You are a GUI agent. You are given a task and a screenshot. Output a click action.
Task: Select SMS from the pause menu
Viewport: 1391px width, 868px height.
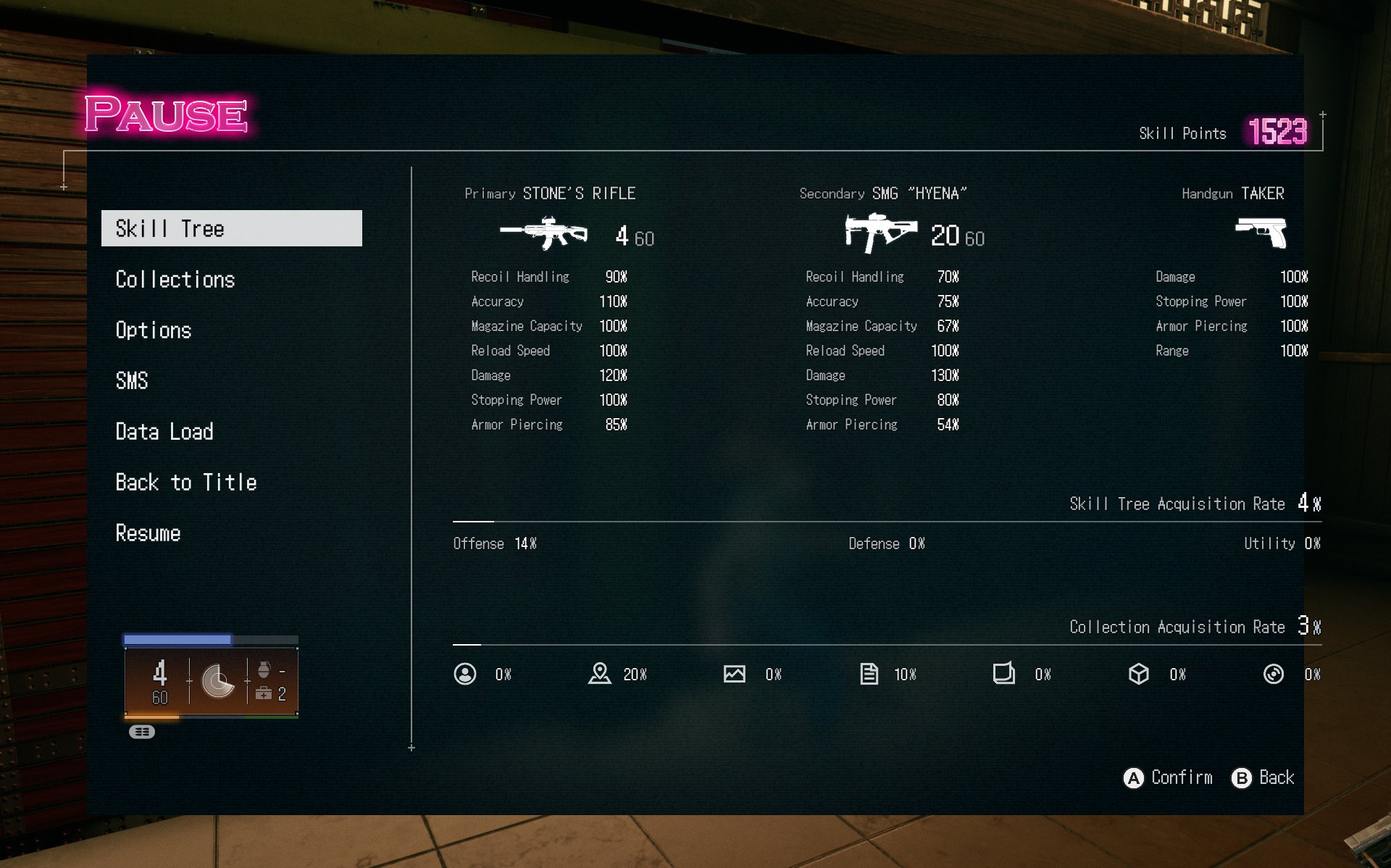pos(132,381)
